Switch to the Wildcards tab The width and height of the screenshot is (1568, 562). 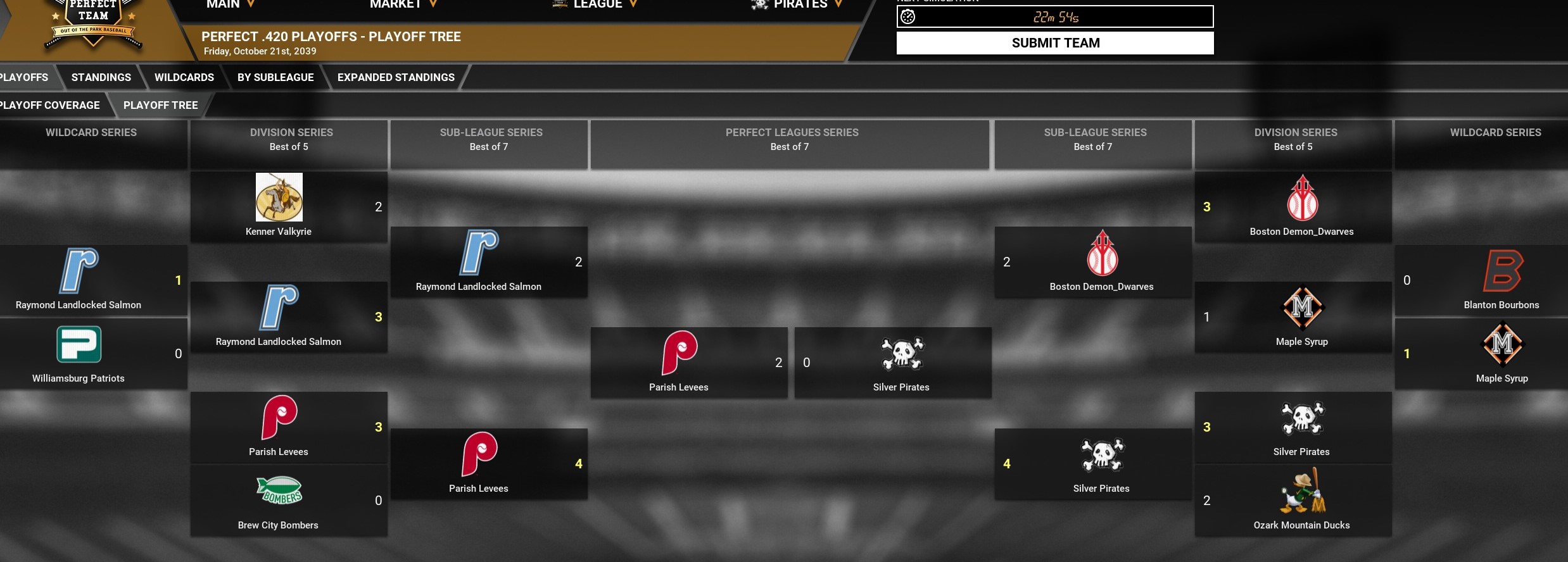pos(184,77)
